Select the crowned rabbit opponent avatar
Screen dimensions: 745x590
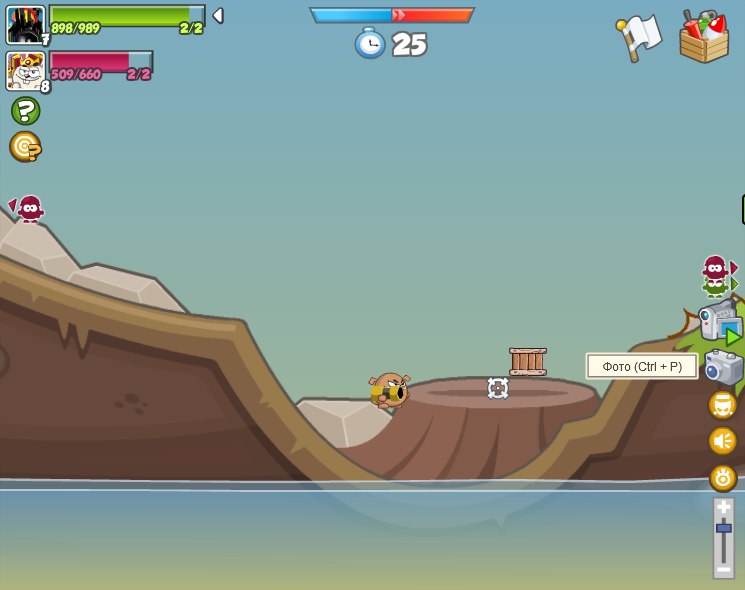(25, 71)
